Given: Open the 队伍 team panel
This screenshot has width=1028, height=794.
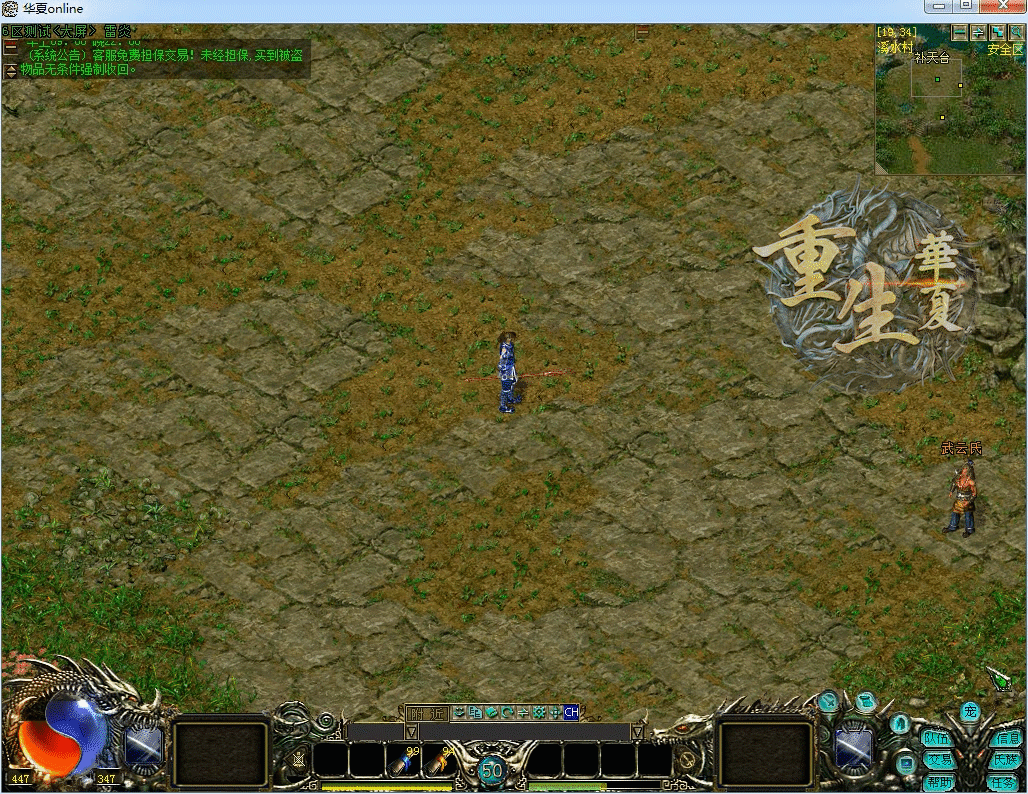Looking at the screenshot, I should click(937, 738).
